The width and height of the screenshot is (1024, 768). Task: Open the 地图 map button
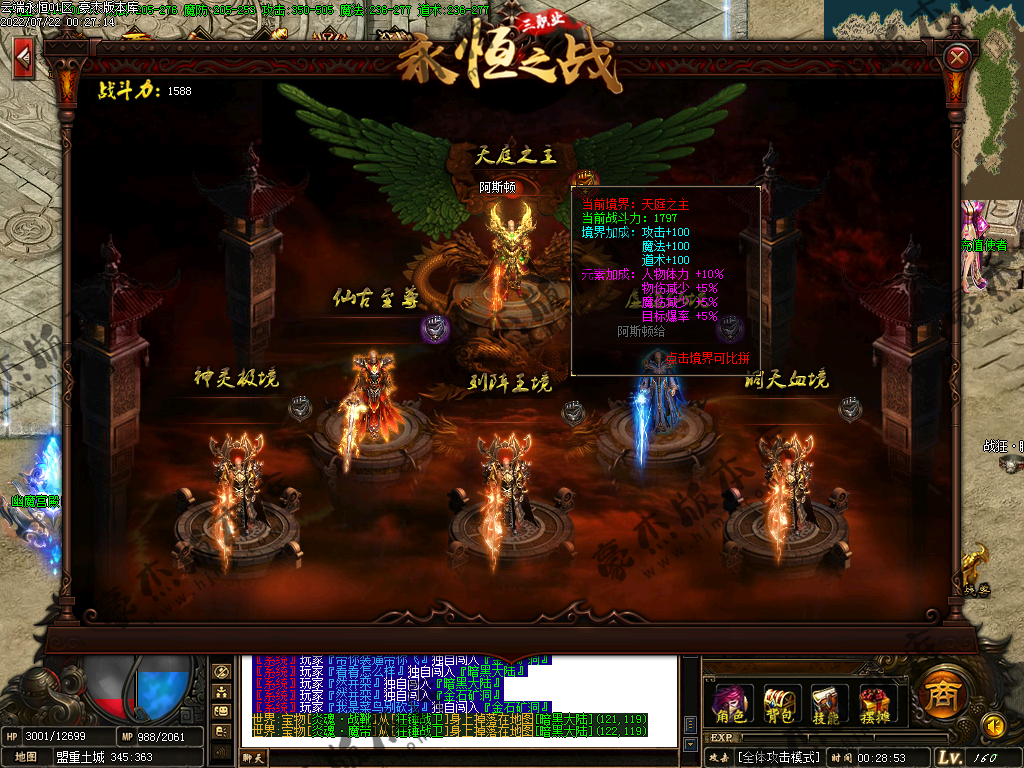click(x=28, y=757)
